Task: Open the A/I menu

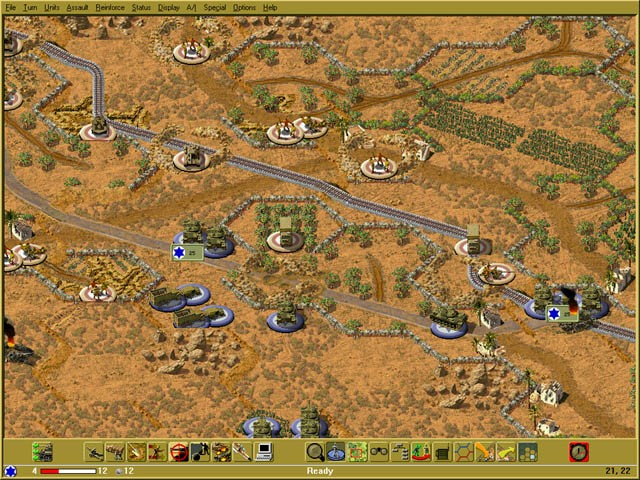Action: point(191,7)
